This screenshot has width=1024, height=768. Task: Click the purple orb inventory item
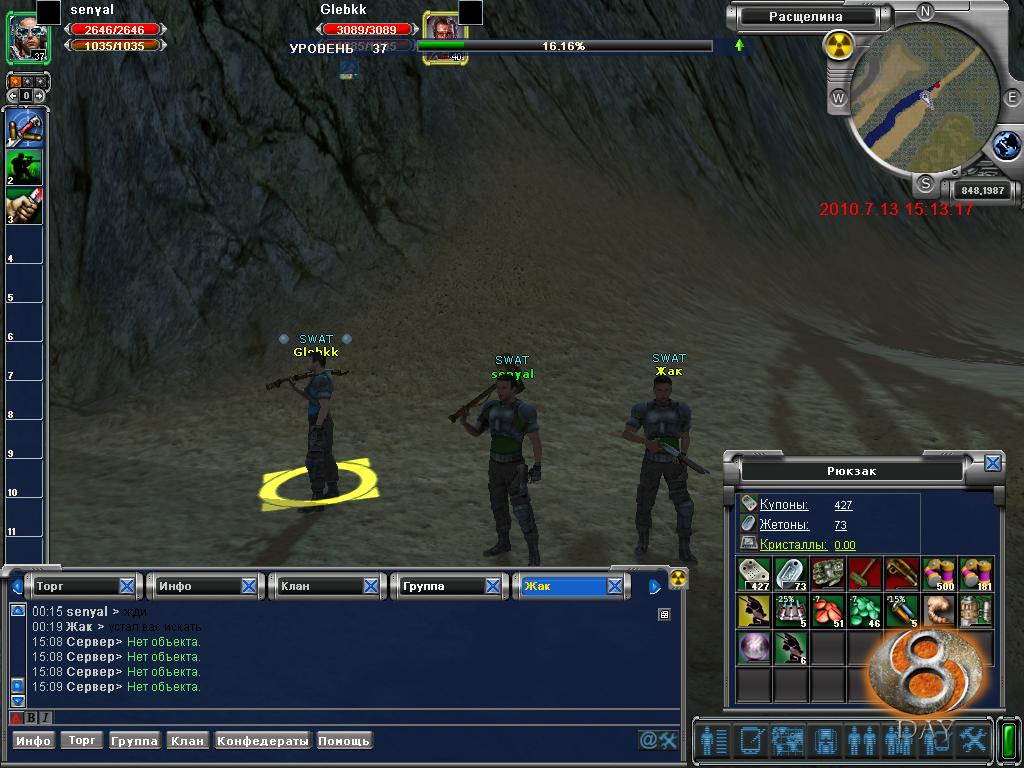click(x=754, y=648)
